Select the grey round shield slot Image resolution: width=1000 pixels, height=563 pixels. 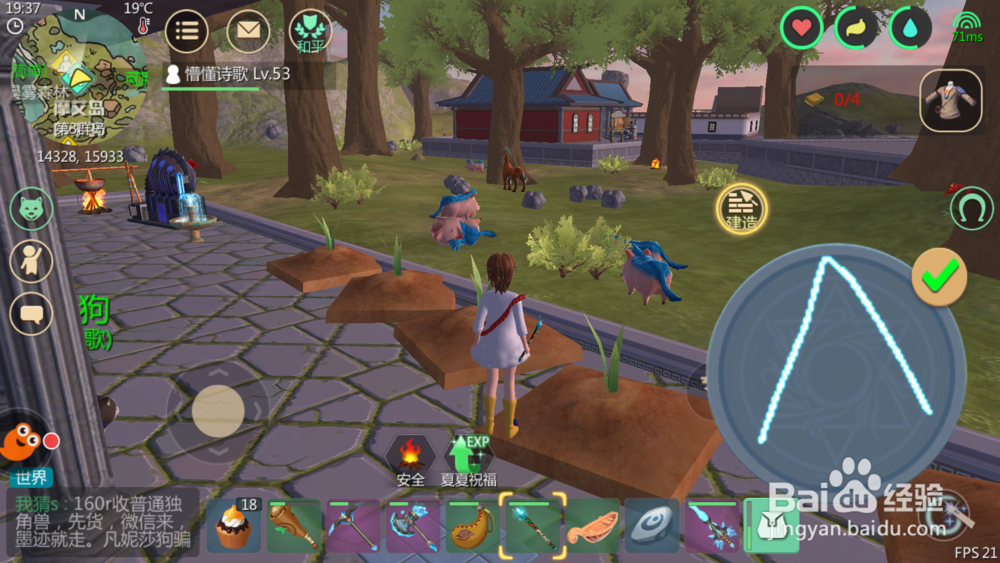(653, 526)
